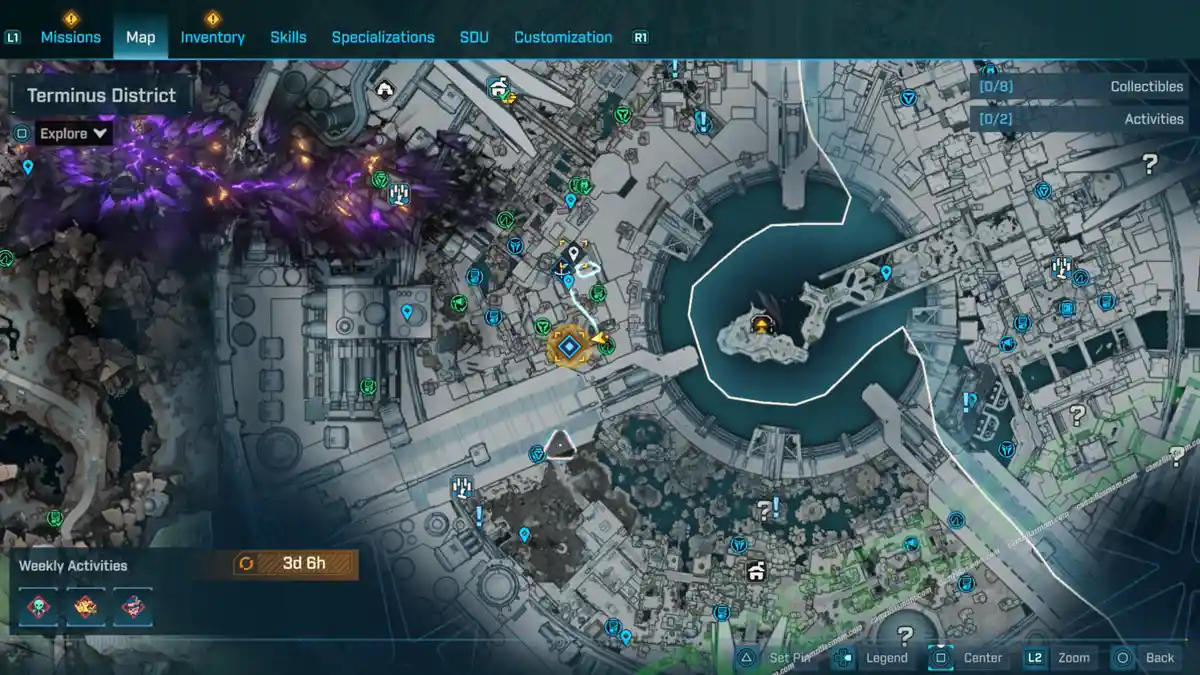Screen dimensions: 1200x675
Task: Open the Customization tab
Action: [563, 37]
